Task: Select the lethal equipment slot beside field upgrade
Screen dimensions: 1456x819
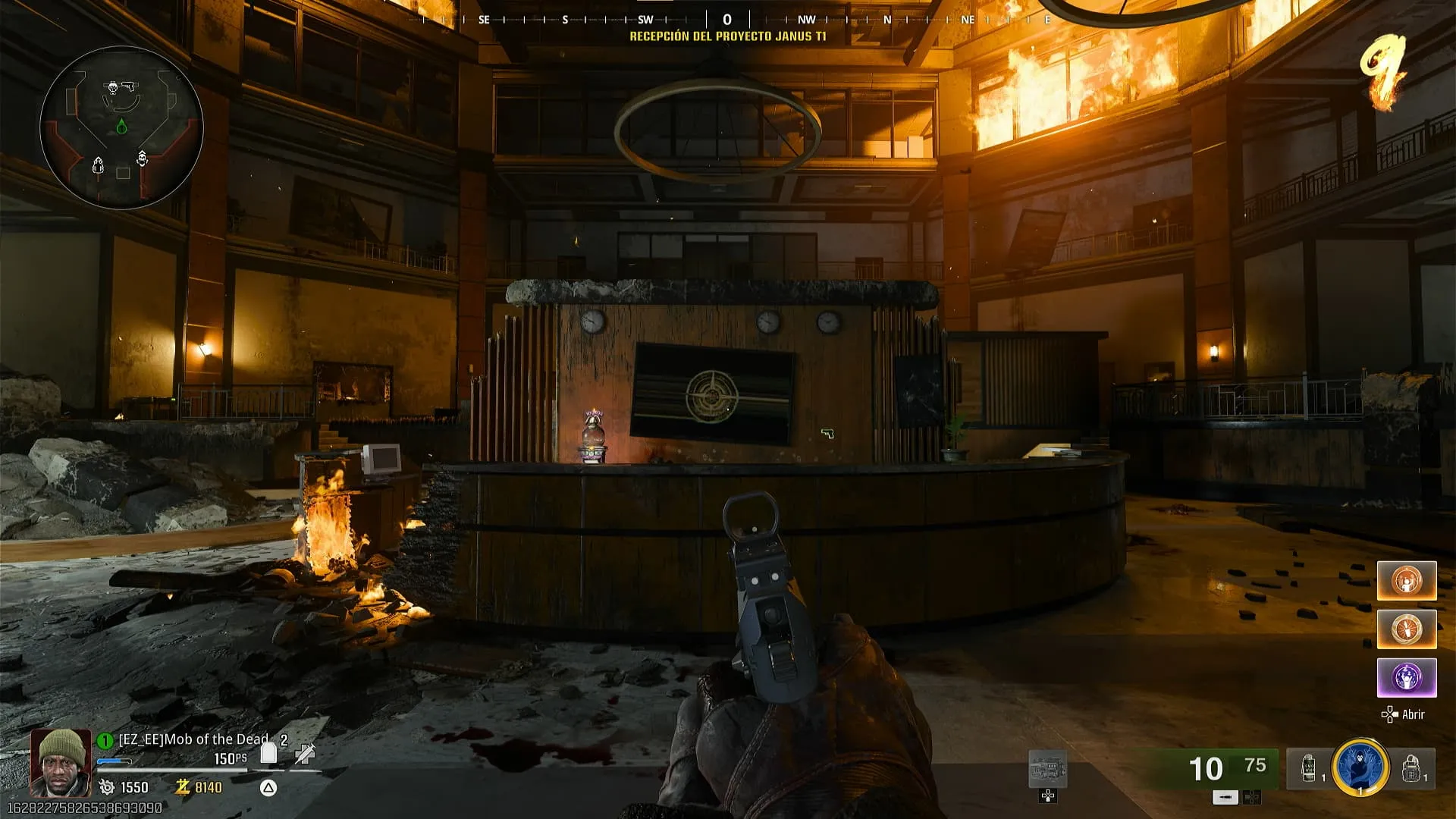Action: [1412, 767]
